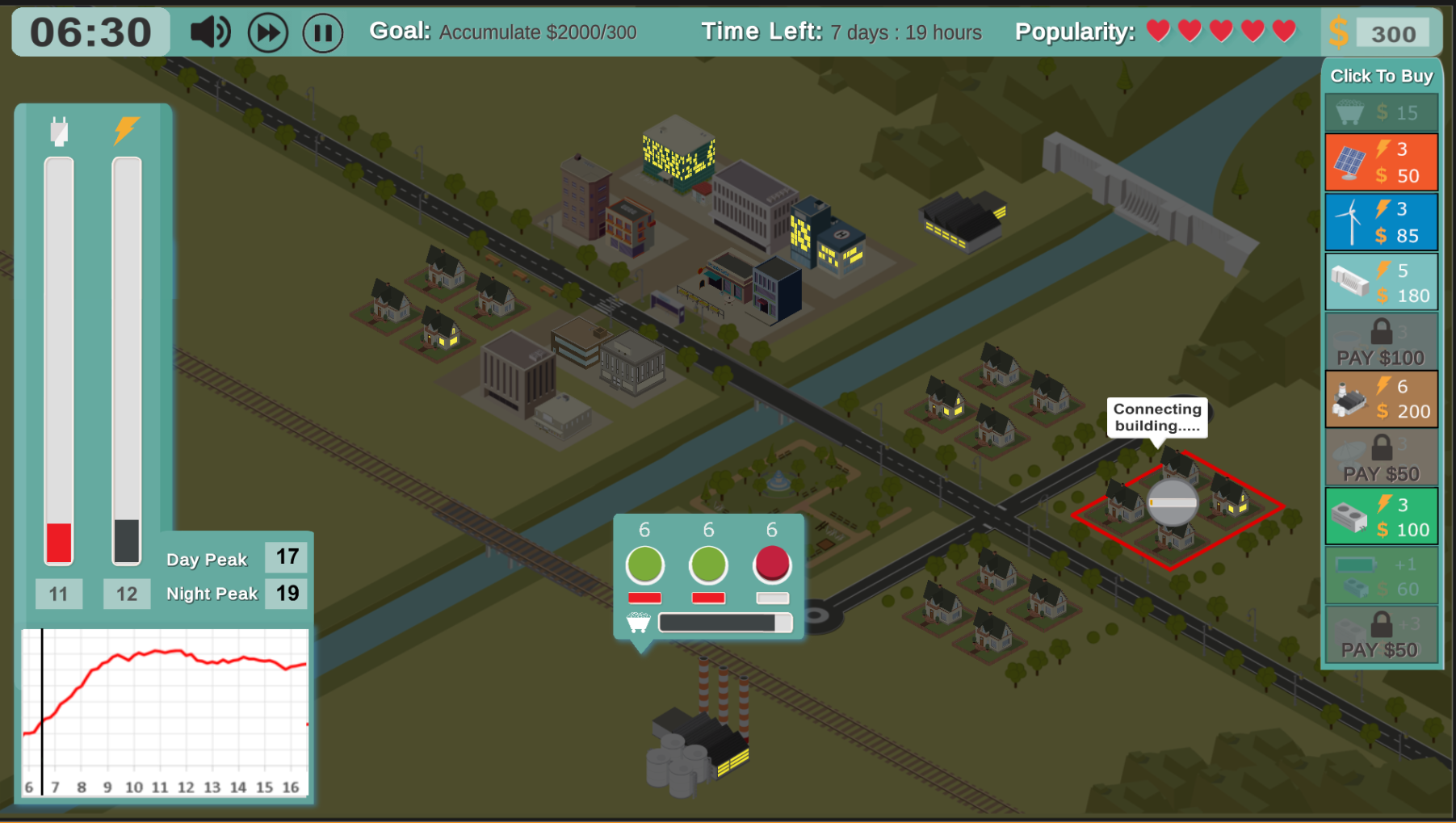Open the Click To Buy panel header

click(x=1381, y=75)
